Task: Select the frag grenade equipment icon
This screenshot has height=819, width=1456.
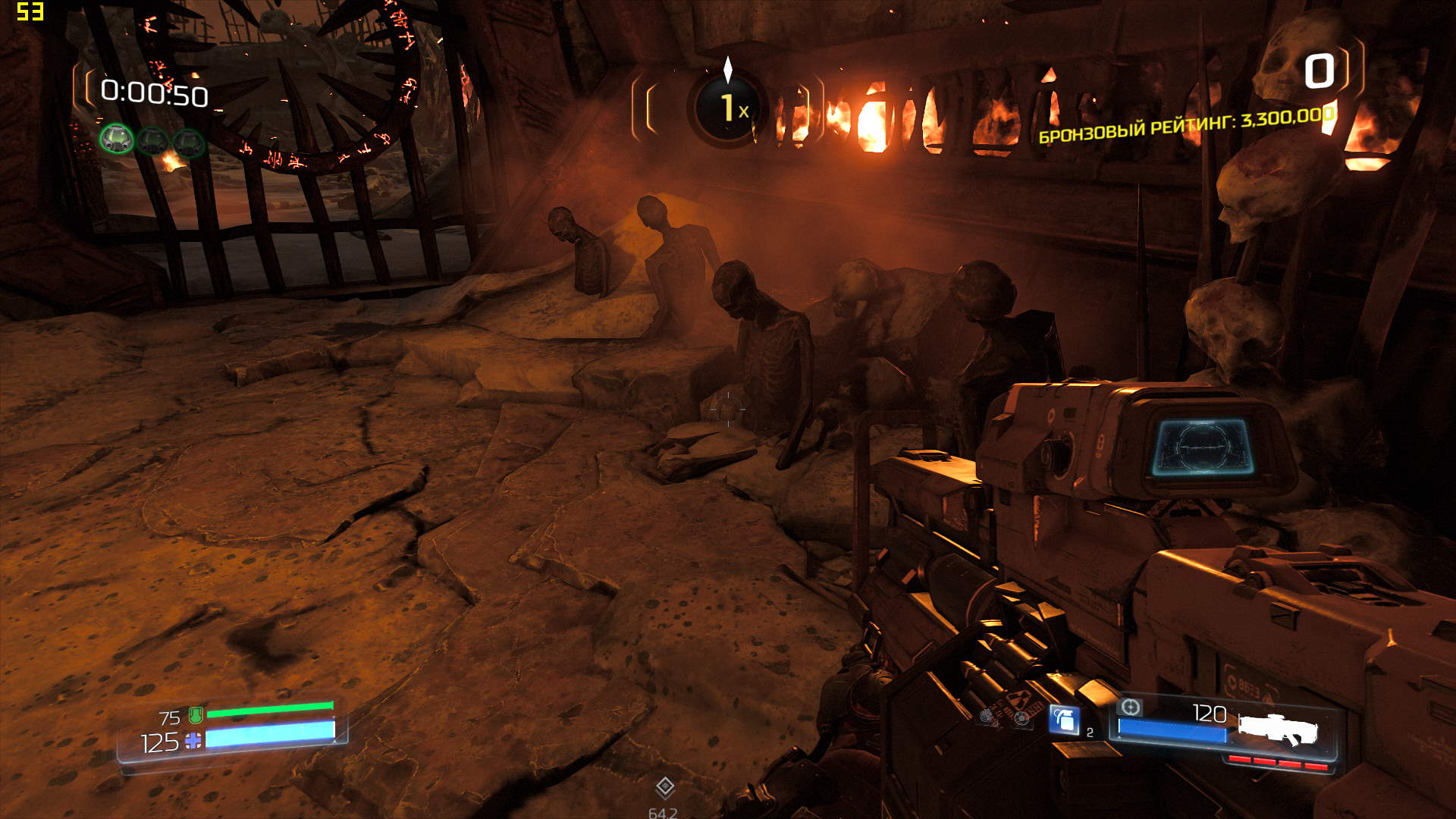Action: pyautogui.click(x=1064, y=719)
